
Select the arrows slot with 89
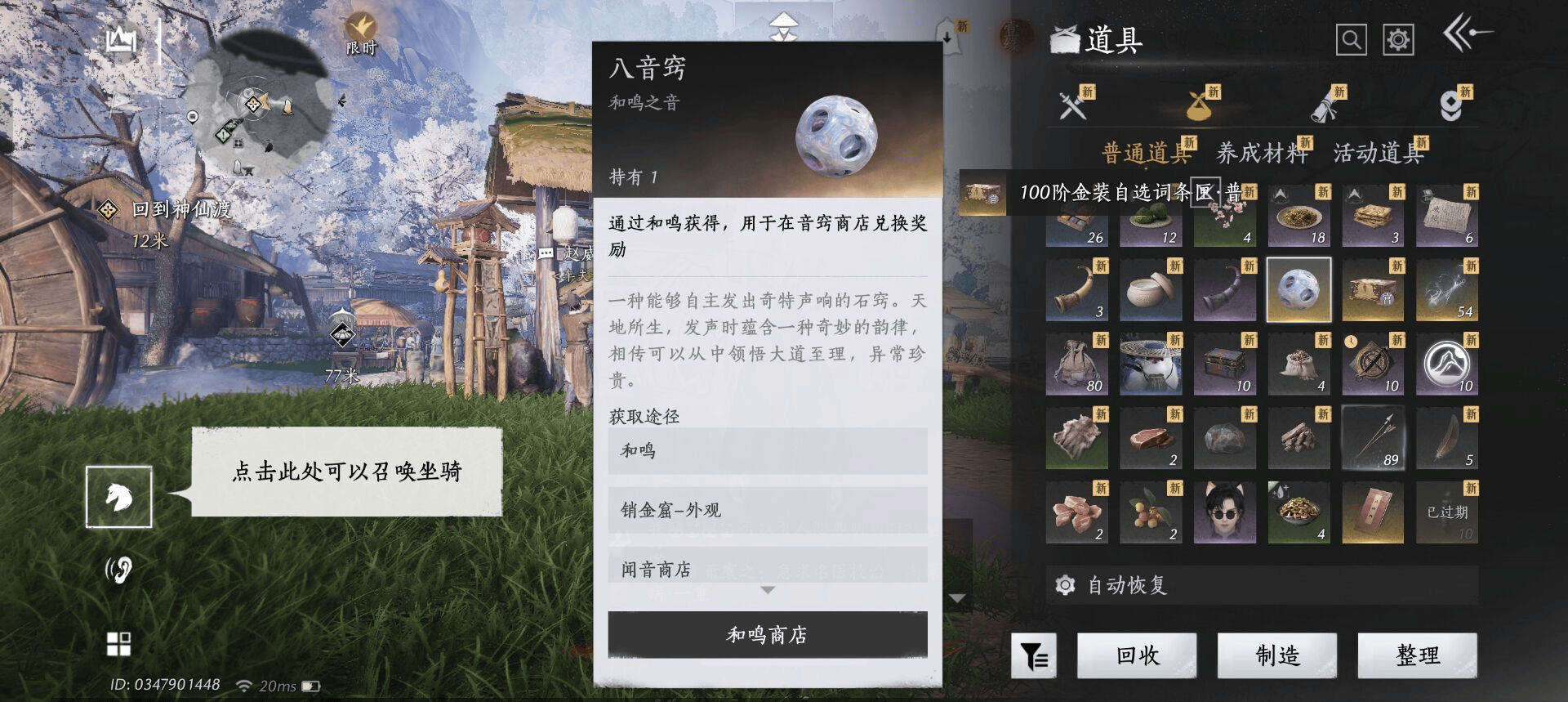coord(1373,438)
